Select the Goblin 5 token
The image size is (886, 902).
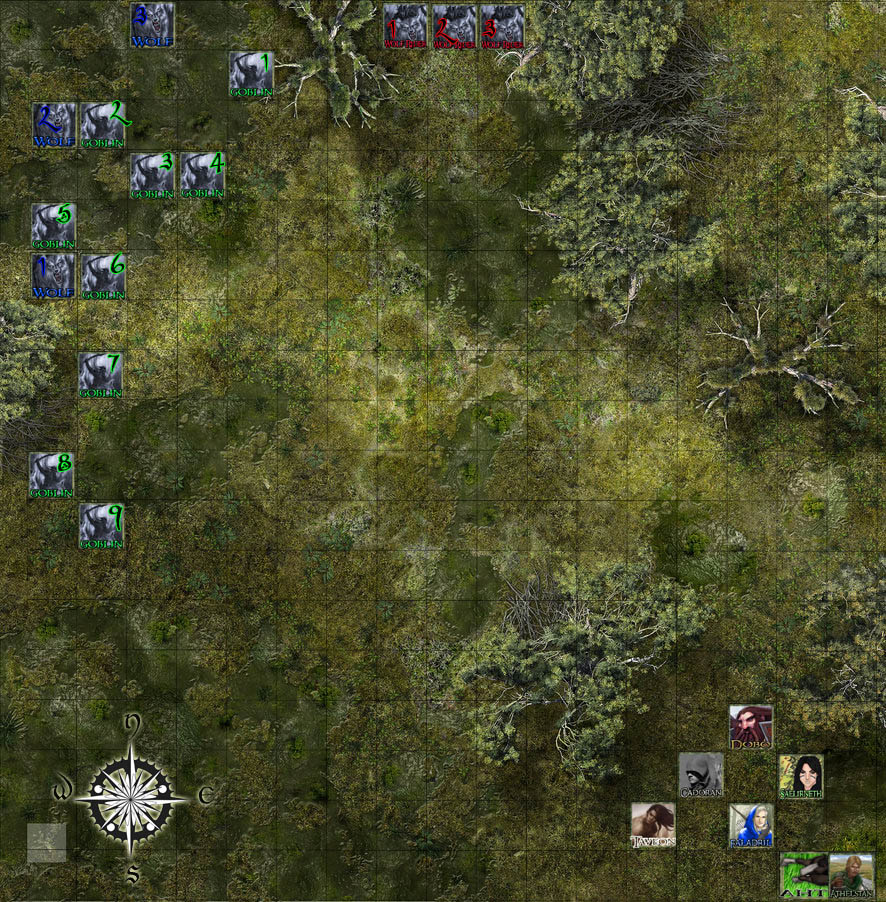tap(53, 225)
